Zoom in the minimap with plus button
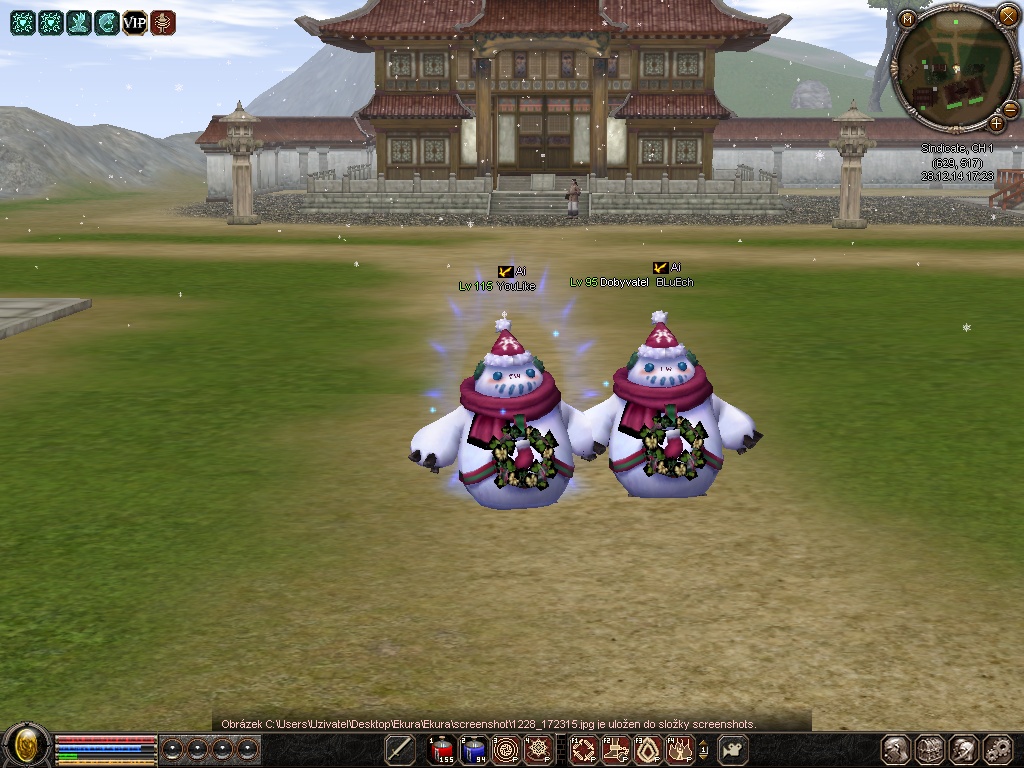This screenshot has height=768, width=1024. pyautogui.click(x=996, y=124)
